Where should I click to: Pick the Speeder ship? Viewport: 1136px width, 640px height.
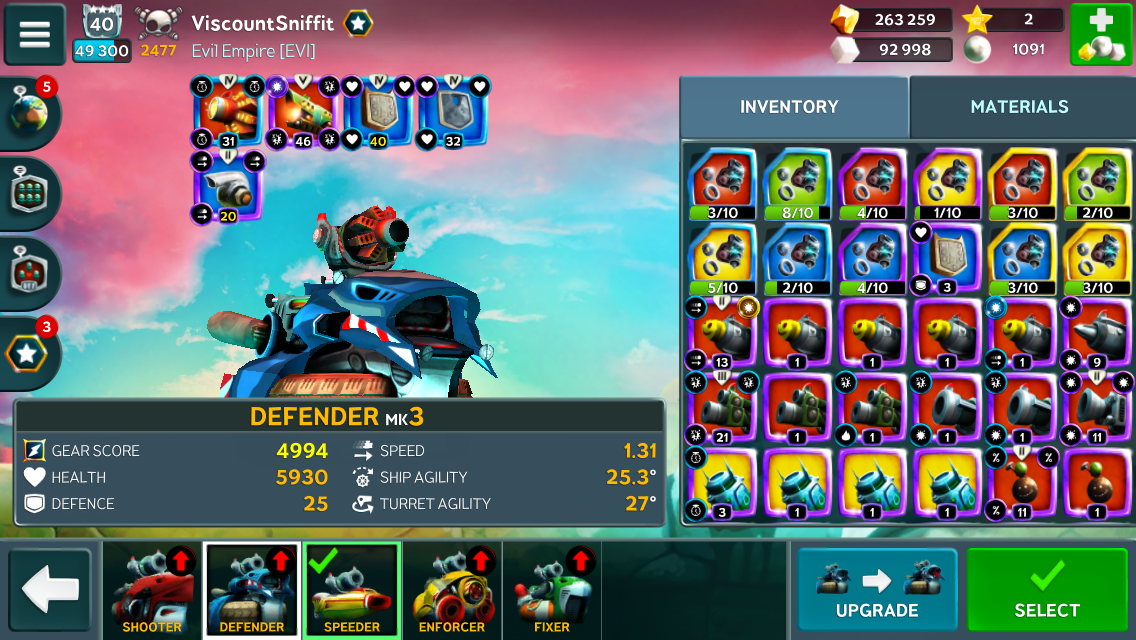point(352,590)
